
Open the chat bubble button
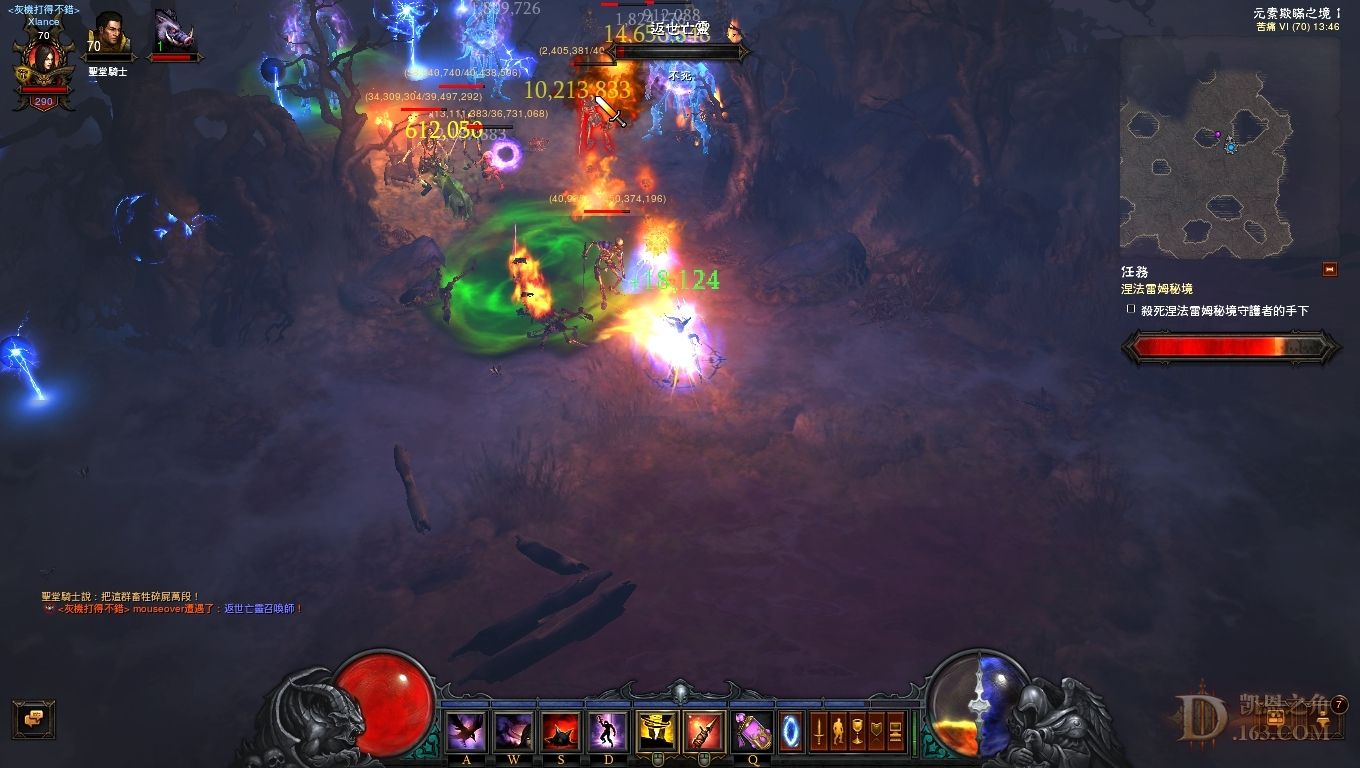(x=33, y=718)
